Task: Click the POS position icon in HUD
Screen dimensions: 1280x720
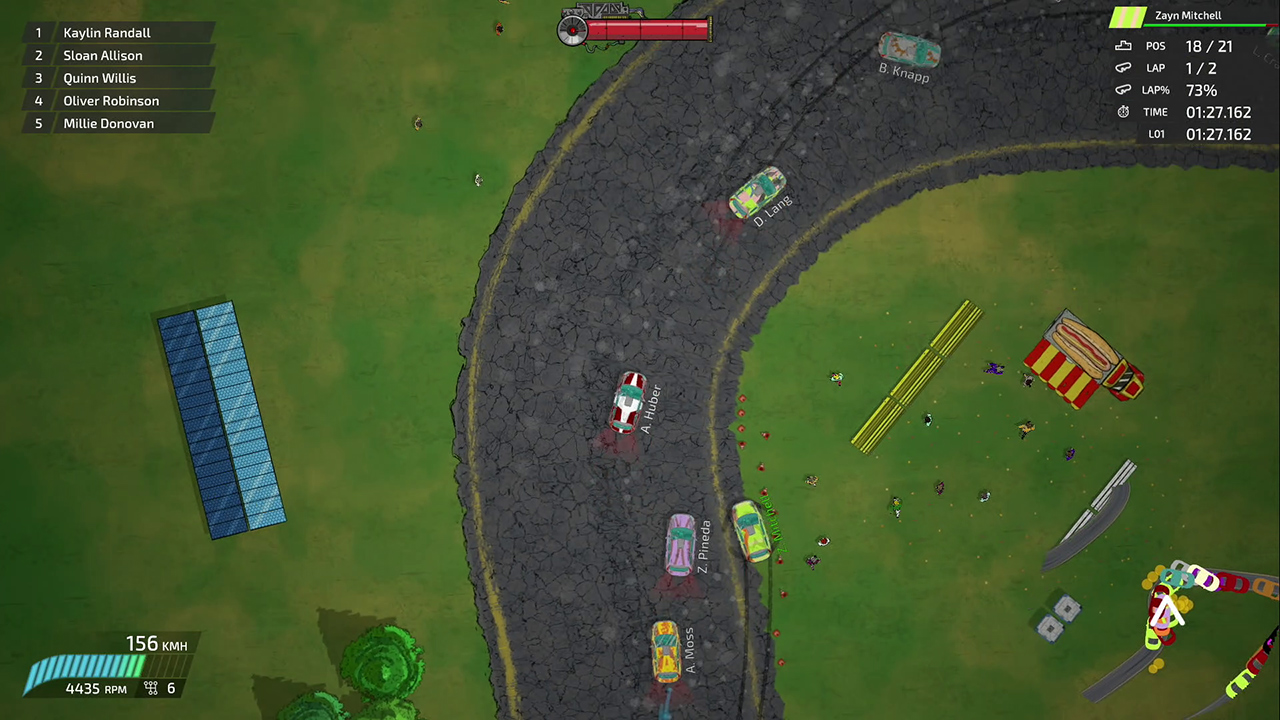Action: [1123, 46]
